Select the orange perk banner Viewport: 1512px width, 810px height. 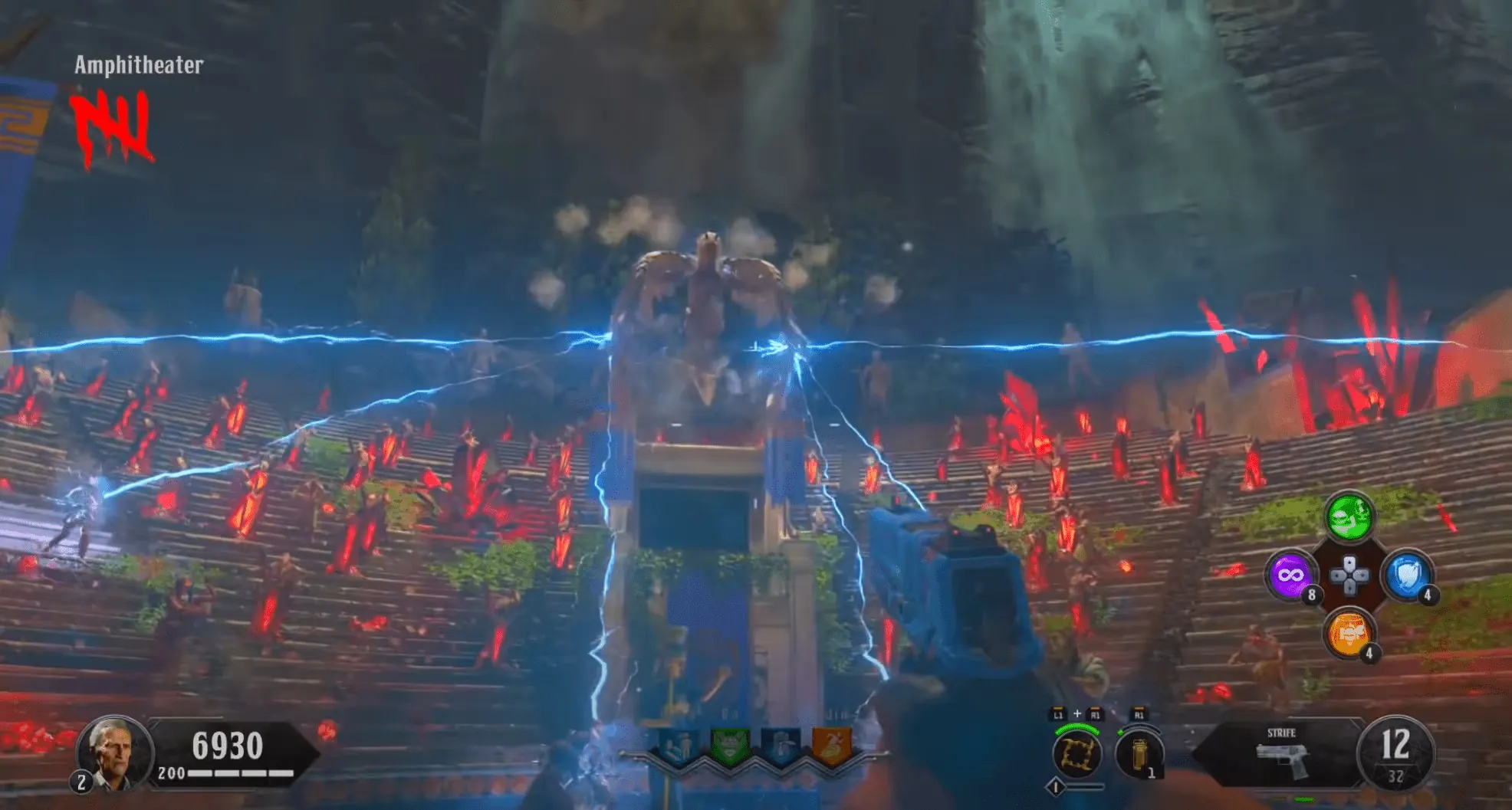[831, 746]
